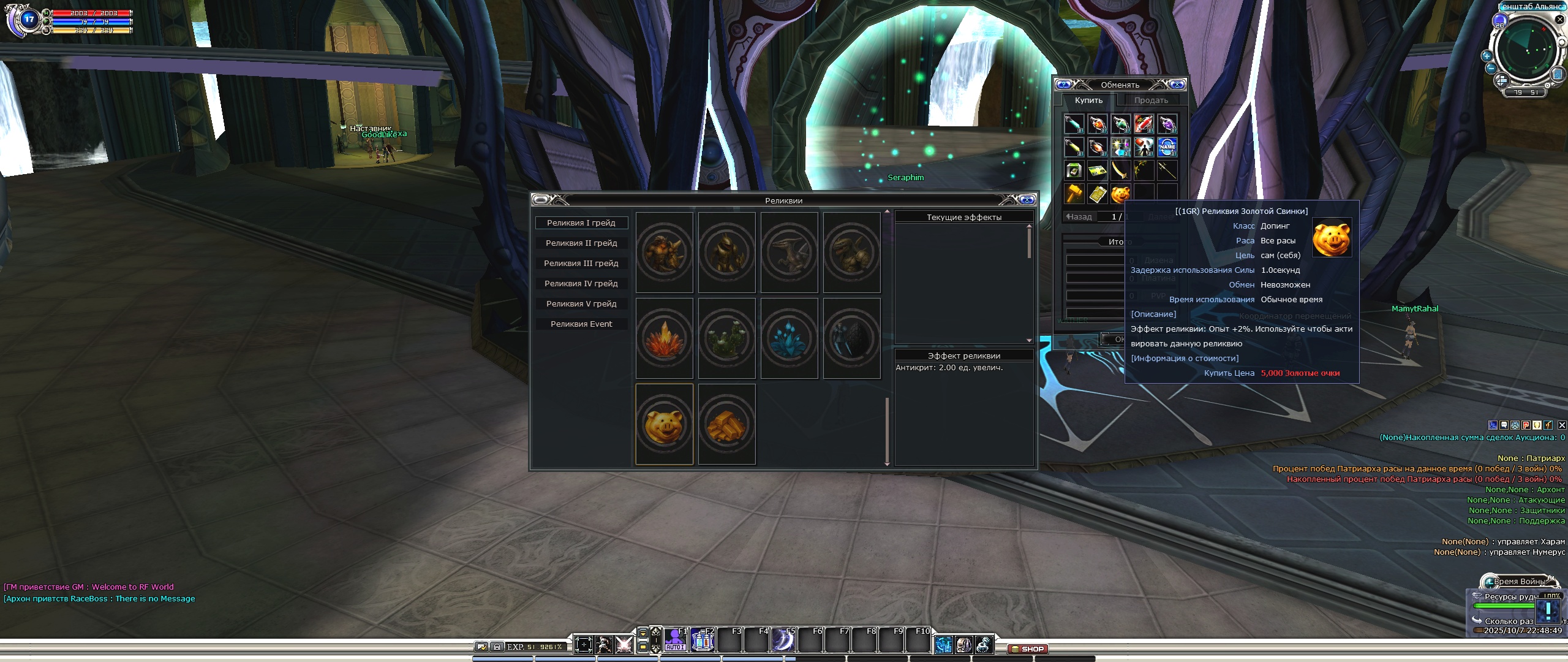
Task: Select the golden hammer shop item
Action: [1074, 194]
